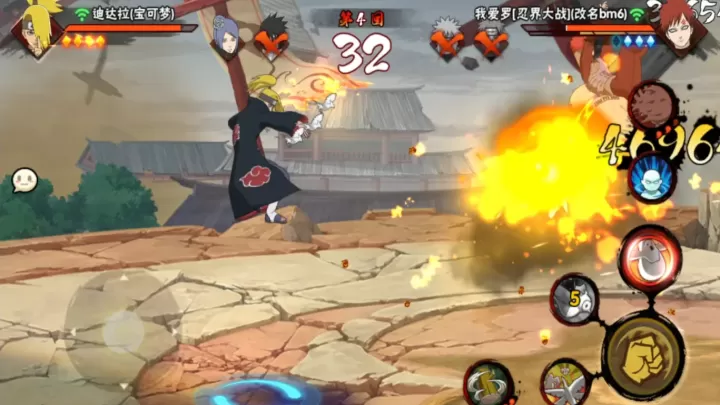
Task: Activate the brown sphere skill icon
Action: point(651,105)
